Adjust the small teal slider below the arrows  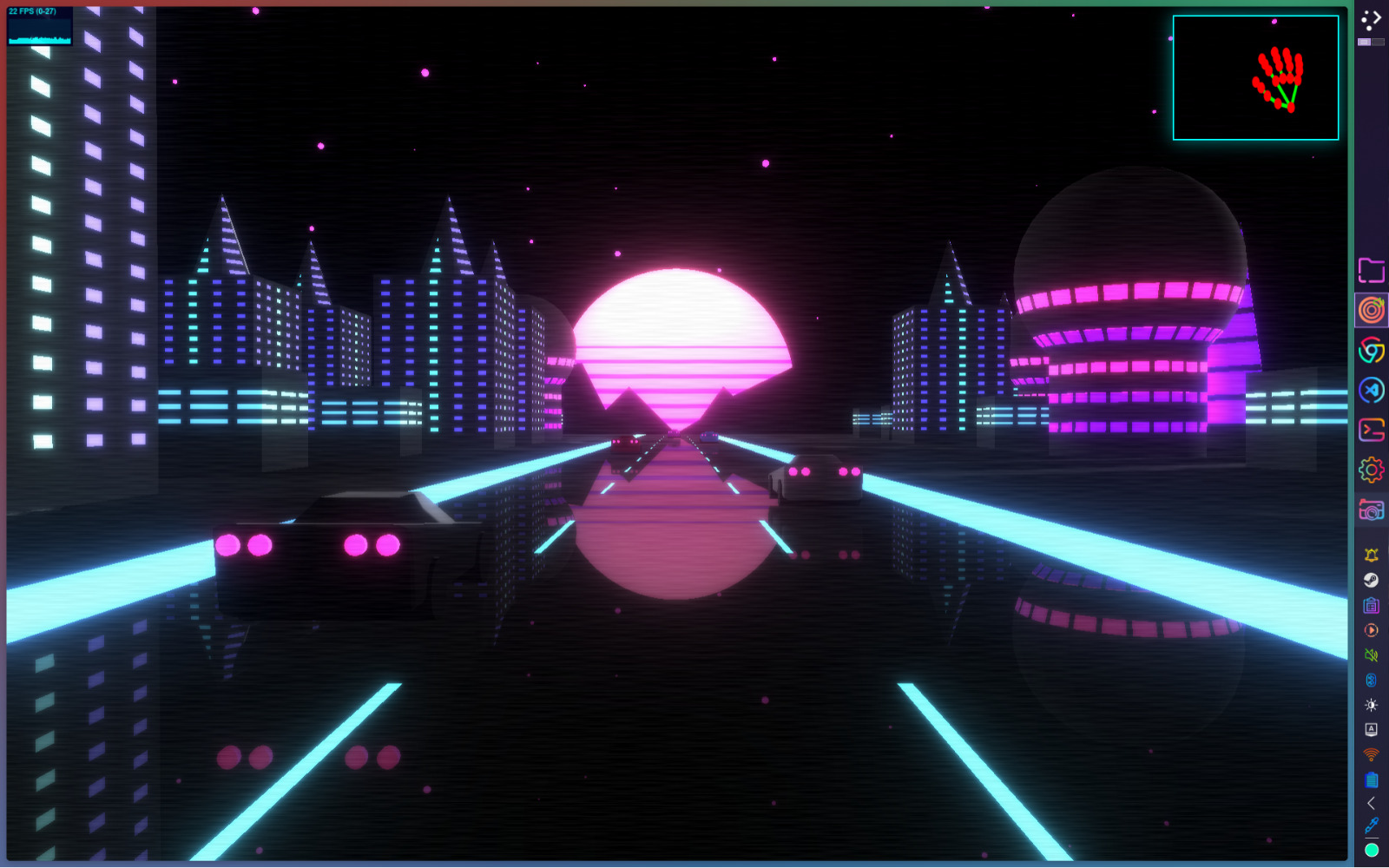[x=1372, y=41]
